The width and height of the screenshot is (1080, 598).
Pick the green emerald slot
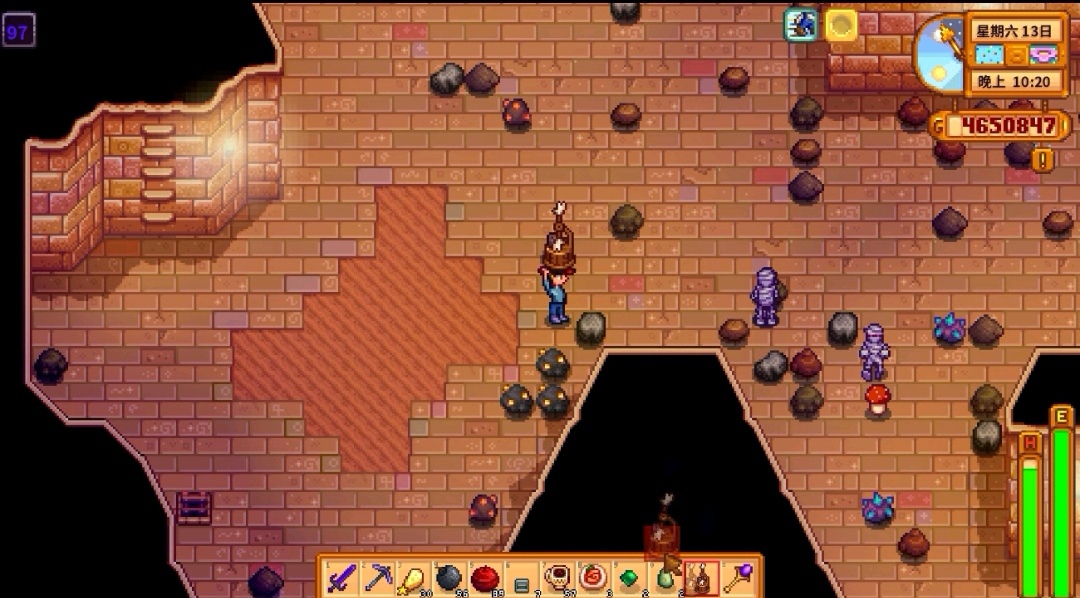[x=628, y=577]
